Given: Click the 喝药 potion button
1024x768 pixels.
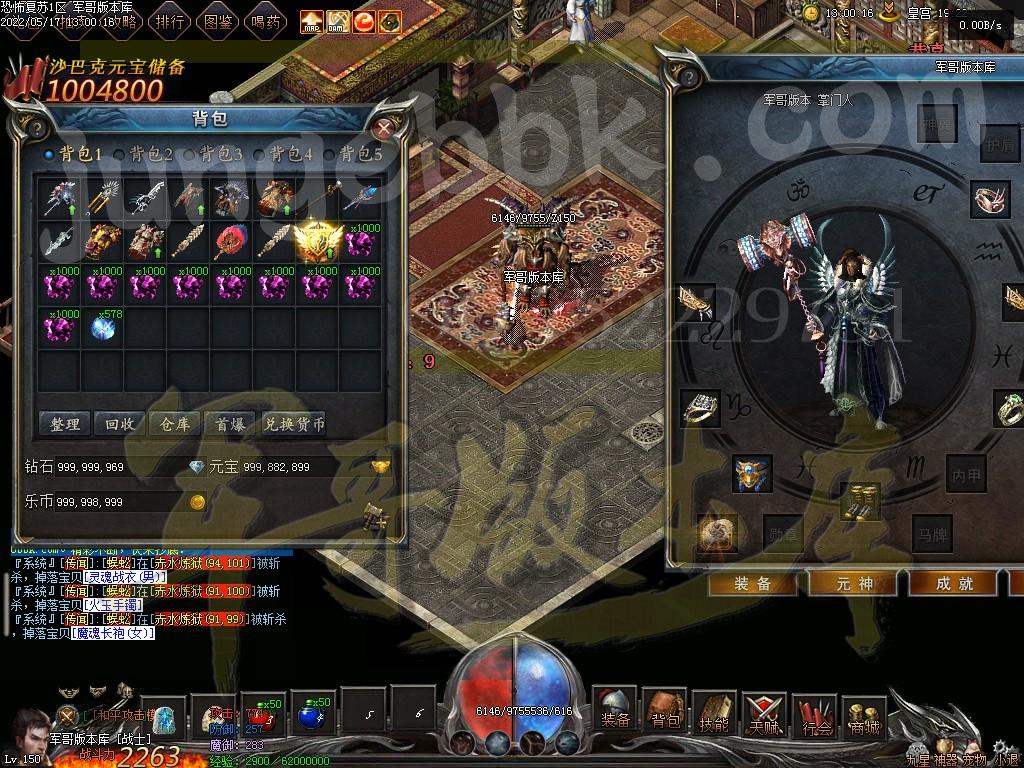Looking at the screenshot, I should coord(266,20).
